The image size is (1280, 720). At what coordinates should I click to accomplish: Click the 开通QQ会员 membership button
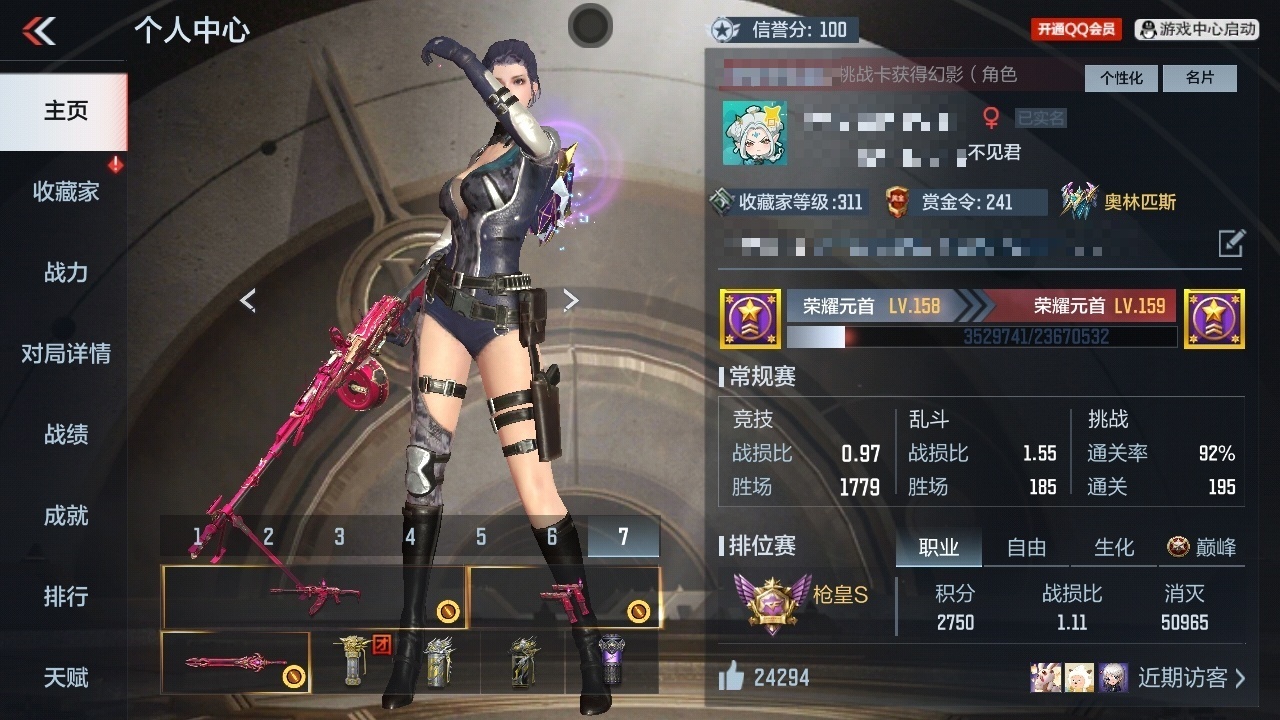(x=1076, y=29)
